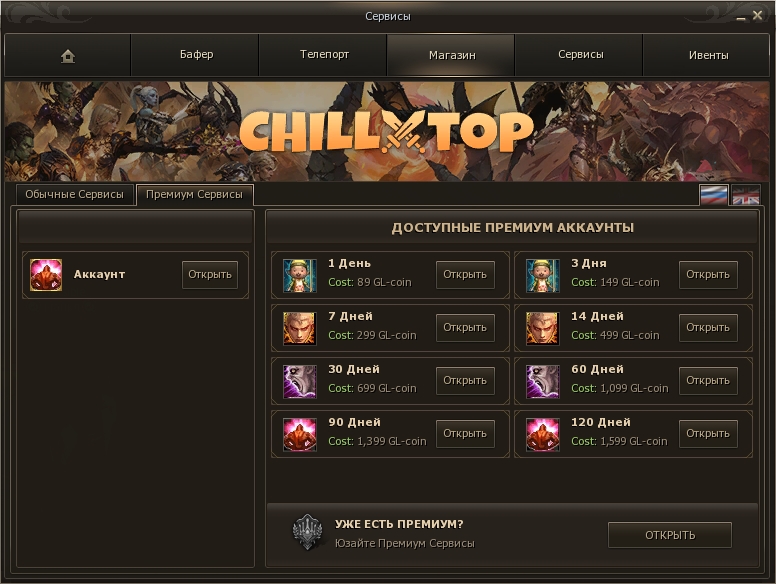Screen dimensions: 776x584
Task: Open the Телепорт menu
Action: tap(324, 55)
